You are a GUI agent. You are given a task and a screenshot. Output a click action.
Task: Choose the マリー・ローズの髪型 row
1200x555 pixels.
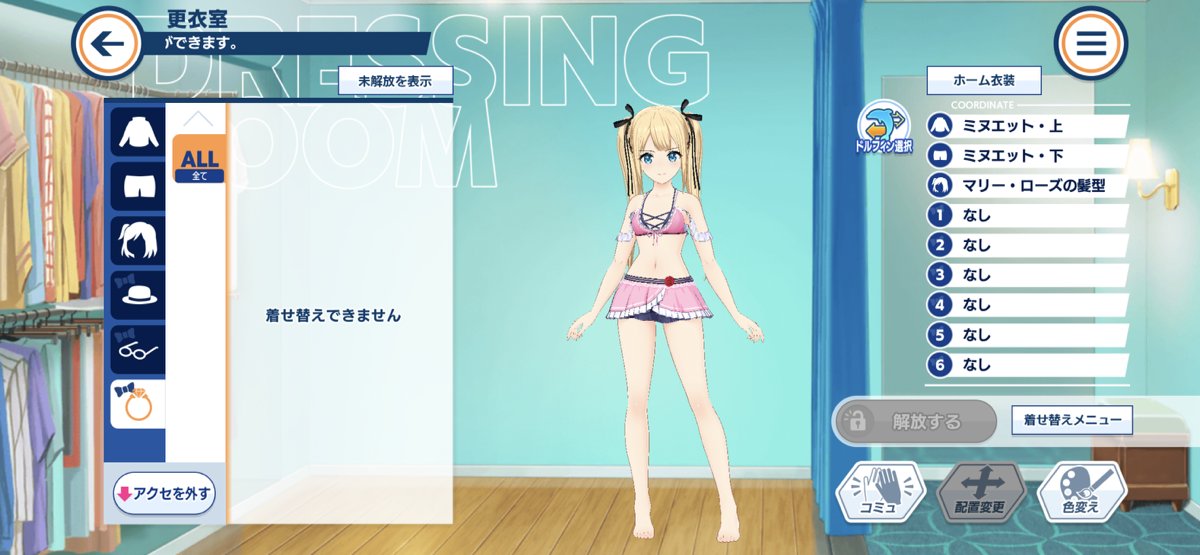click(x=1027, y=186)
